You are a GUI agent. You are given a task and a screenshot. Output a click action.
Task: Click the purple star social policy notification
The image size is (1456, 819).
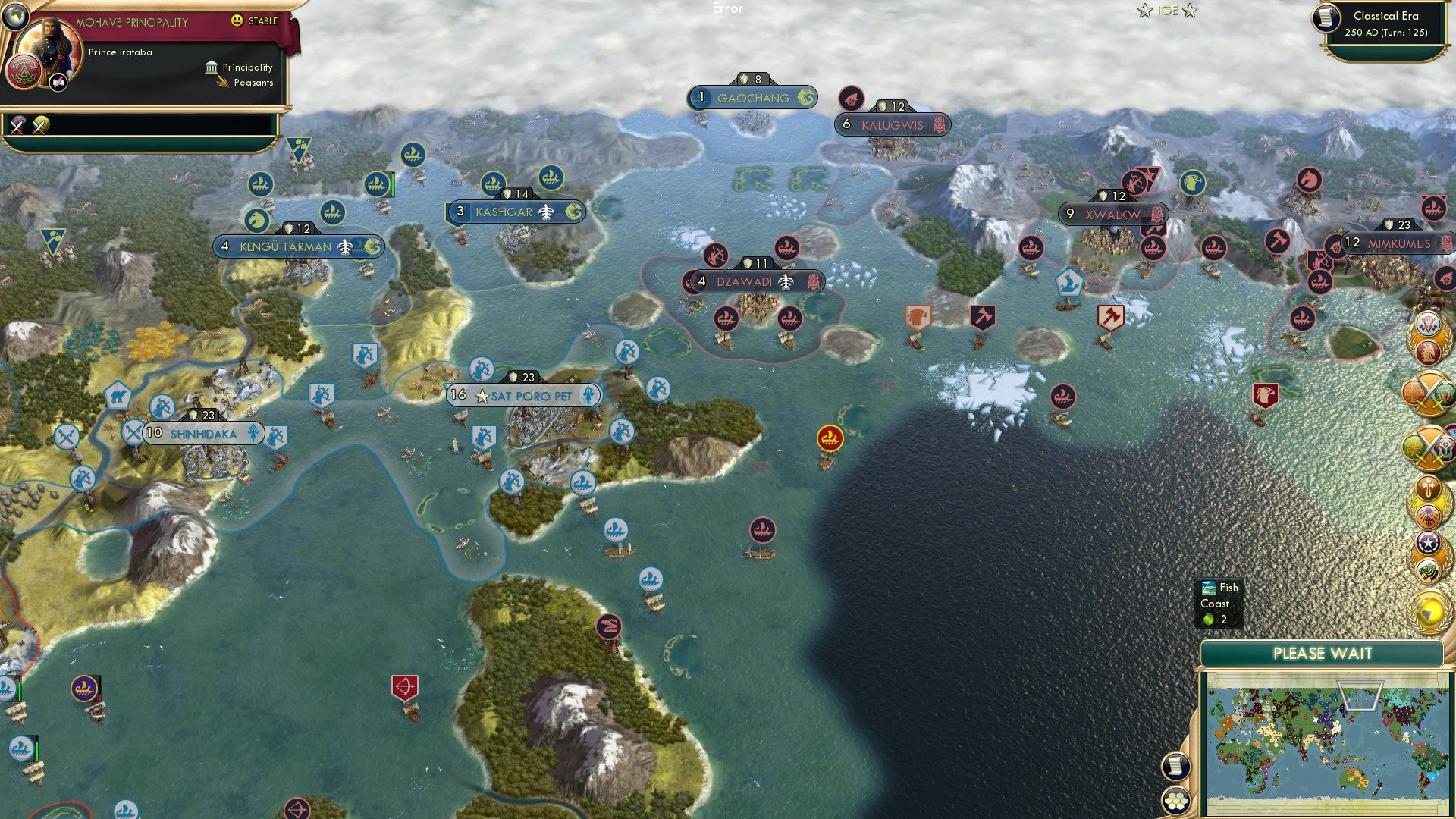(x=1428, y=543)
